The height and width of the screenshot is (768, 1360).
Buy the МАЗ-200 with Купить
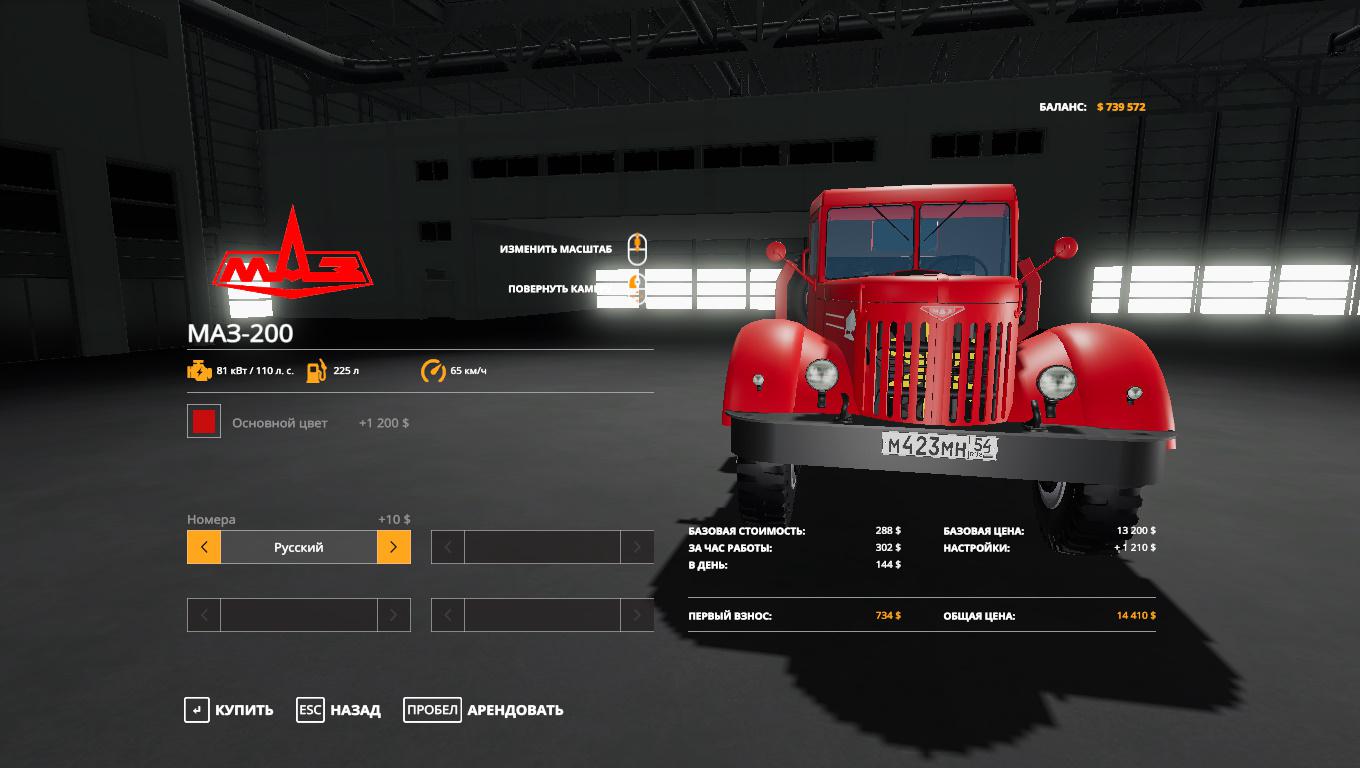point(229,710)
